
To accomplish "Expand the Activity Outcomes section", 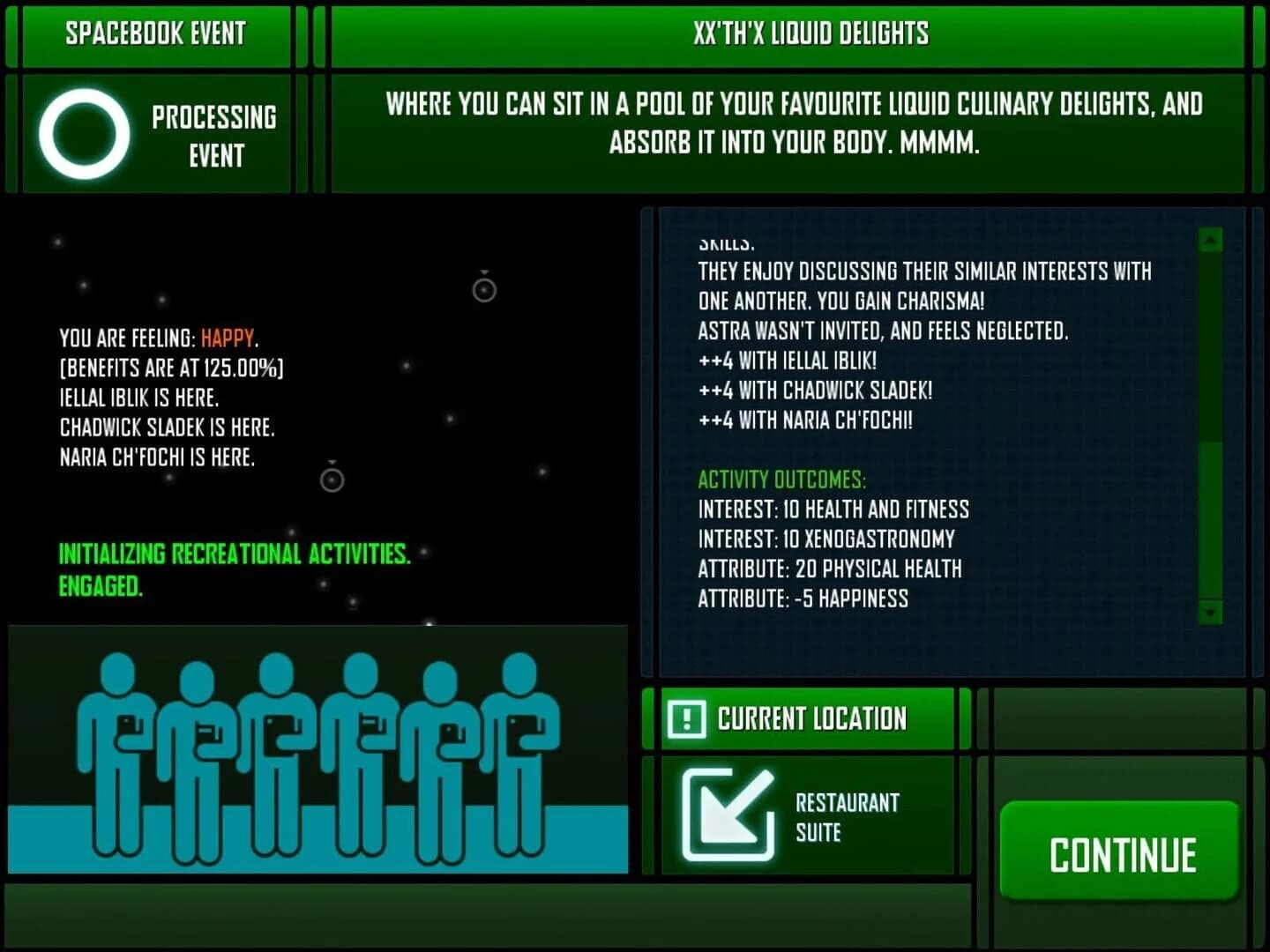I will click(781, 480).
